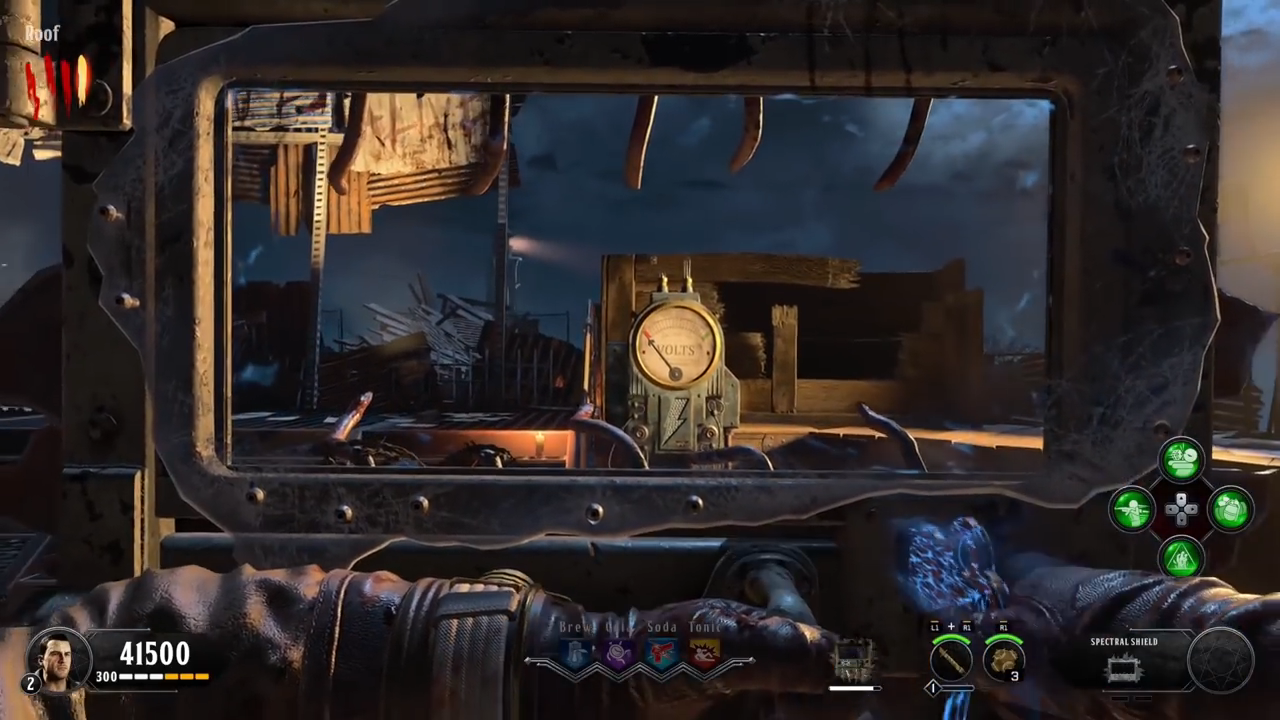Select the equipment icon with count 3
The width and height of the screenshot is (1280, 720).
(x=1002, y=661)
